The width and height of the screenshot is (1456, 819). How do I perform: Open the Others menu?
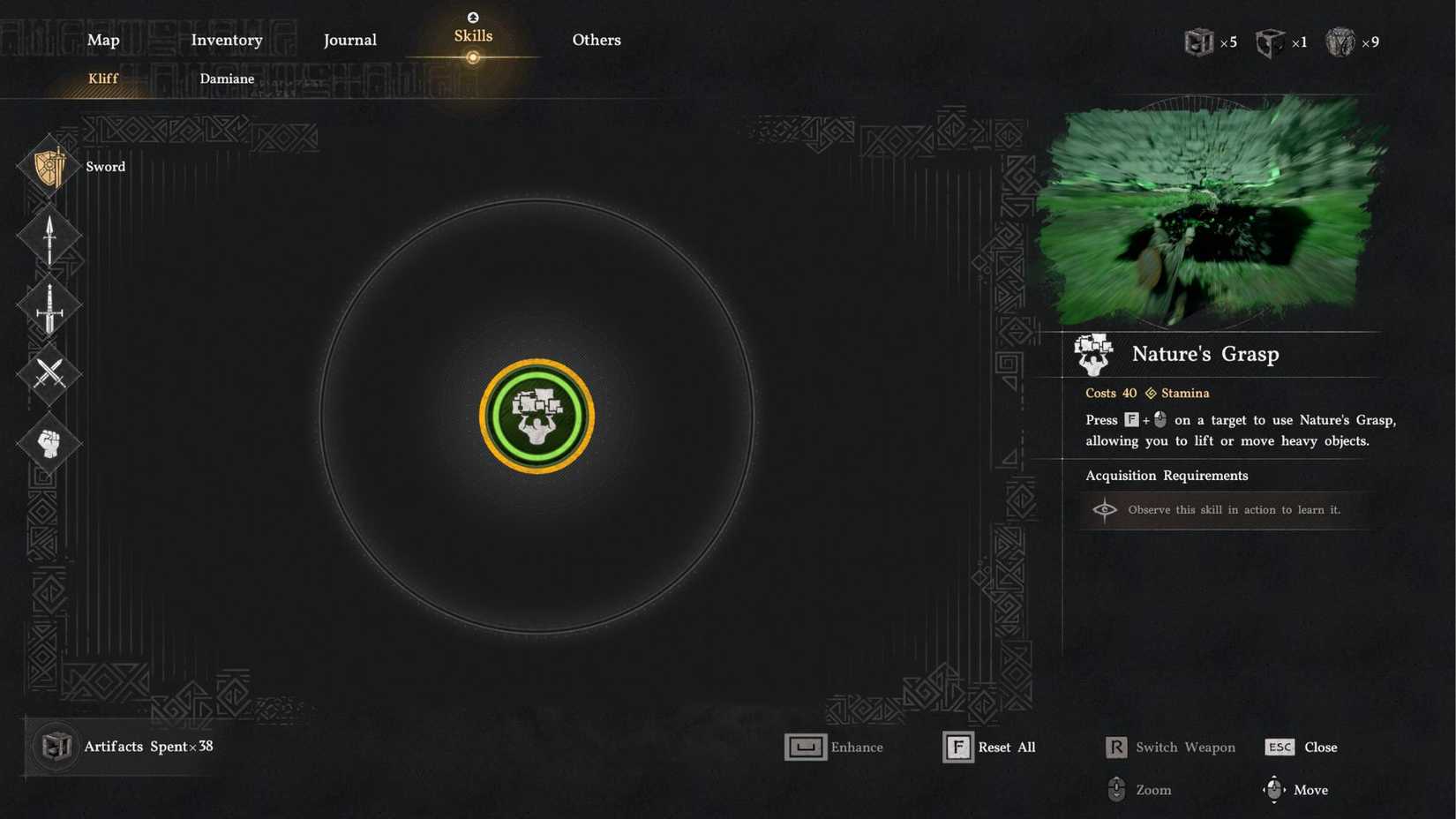click(x=596, y=40)
